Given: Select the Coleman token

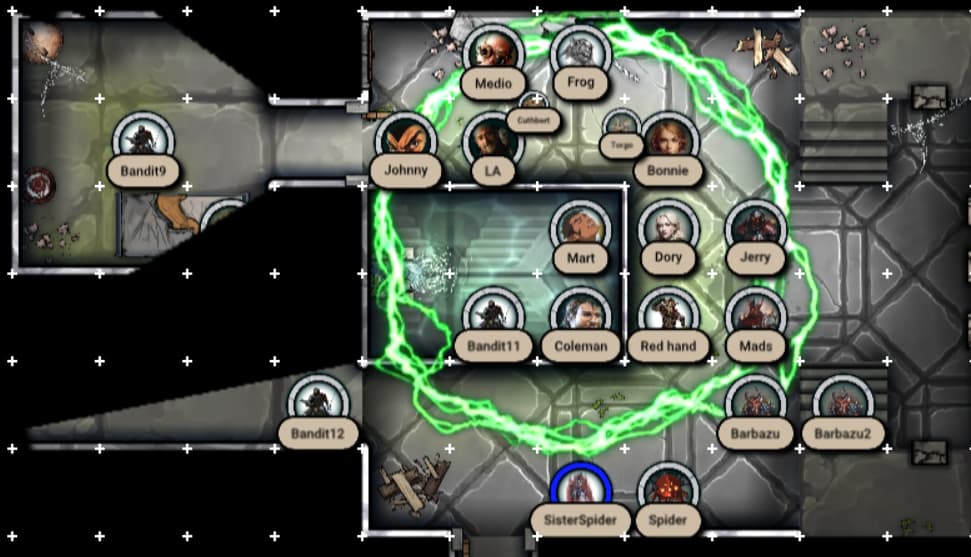Looking at the screenshot, I should click(580, 317).
